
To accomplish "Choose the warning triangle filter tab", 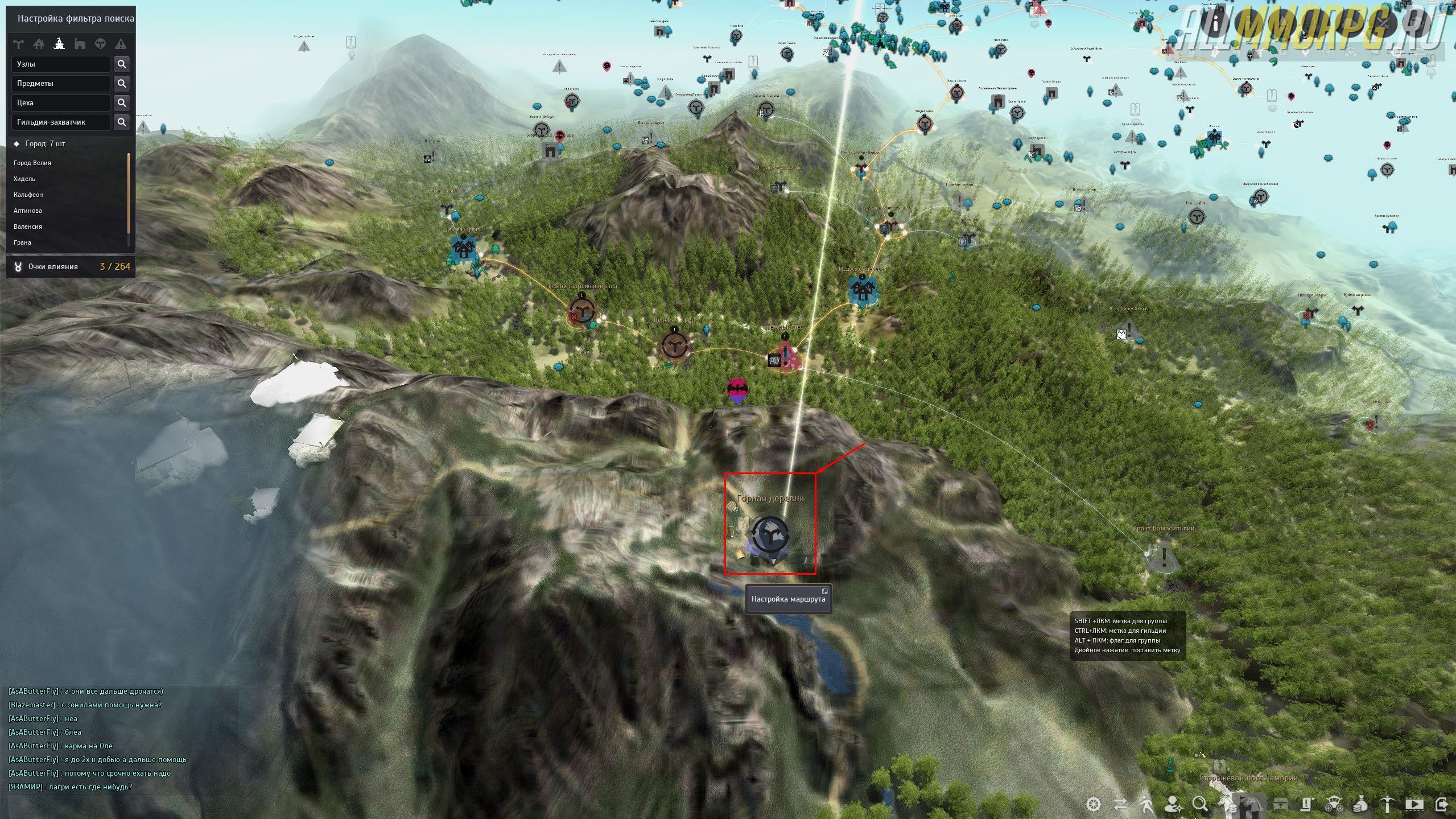I will point(121,44).
